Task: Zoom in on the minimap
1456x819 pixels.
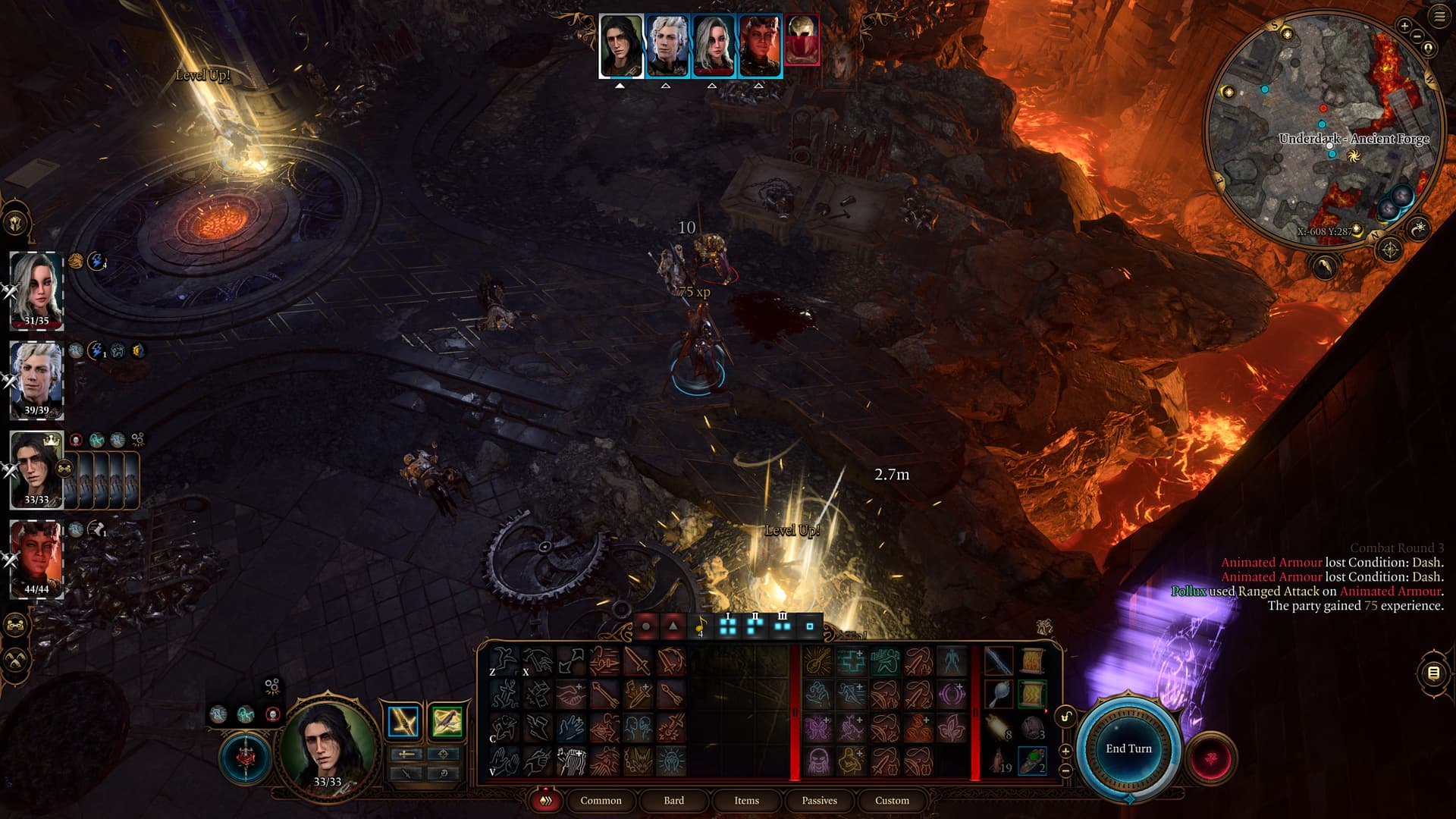Action: pos(1404,27)
